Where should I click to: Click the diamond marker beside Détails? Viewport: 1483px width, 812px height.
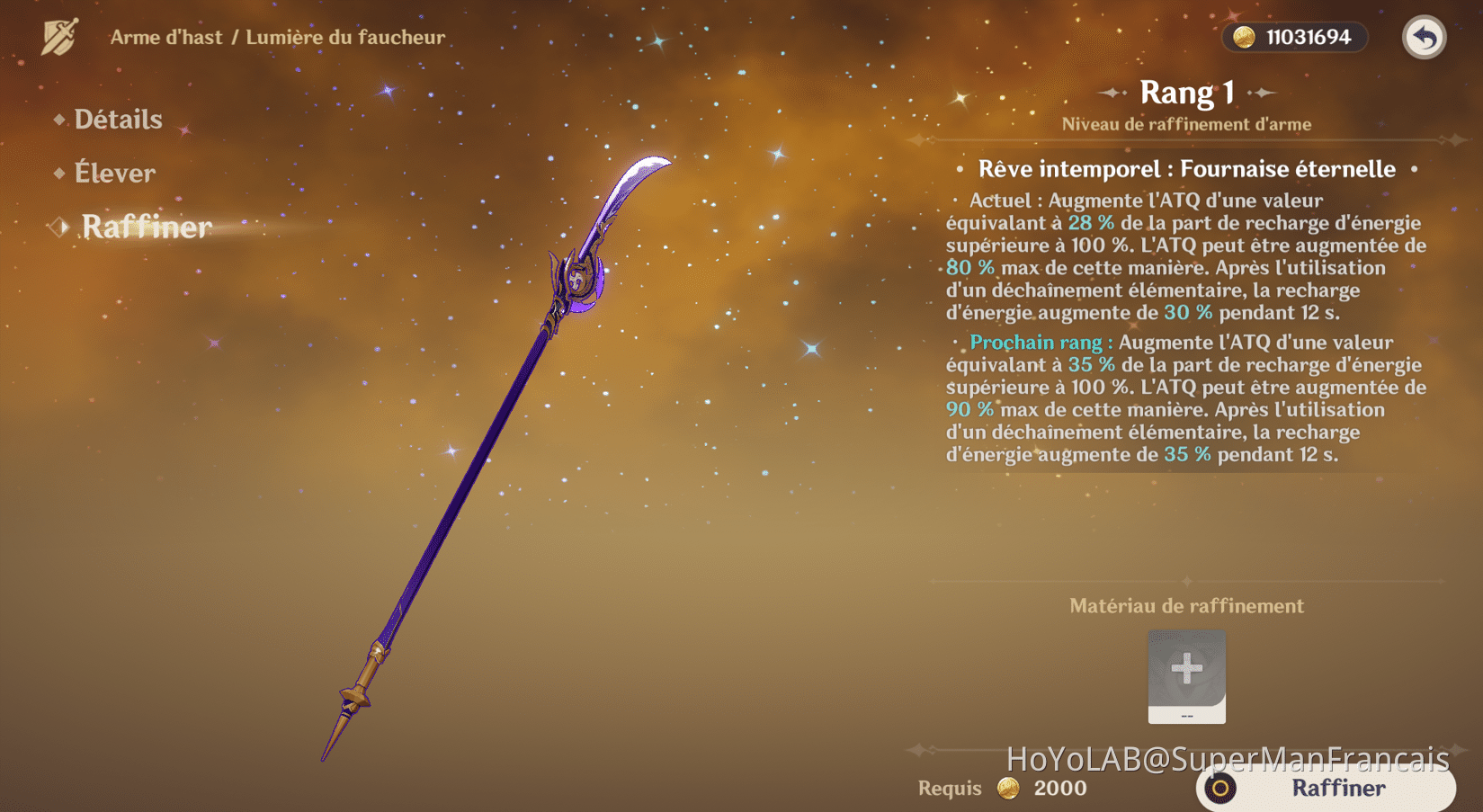click(x=58, y=119)
